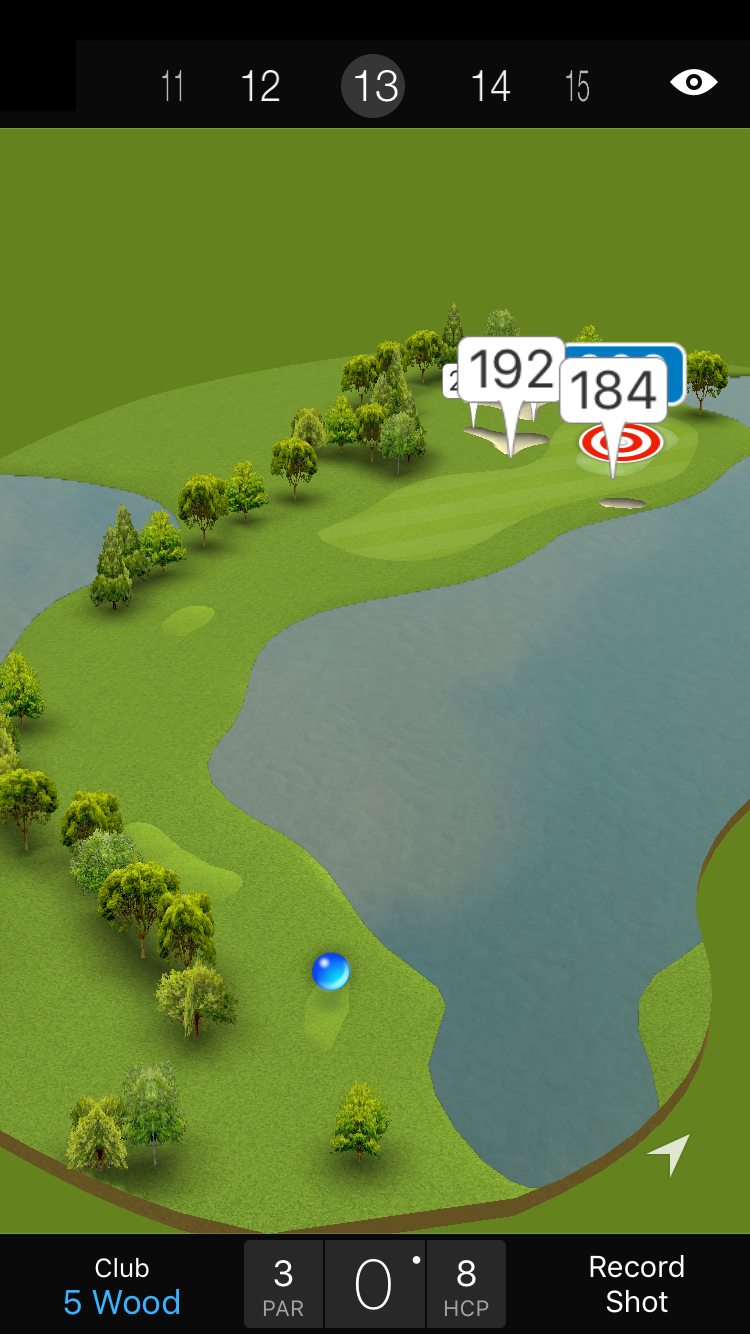This screenshot has height=1334, width=750.
Task: Tap the red bullseye target on green
Action: tap(621, 443)
